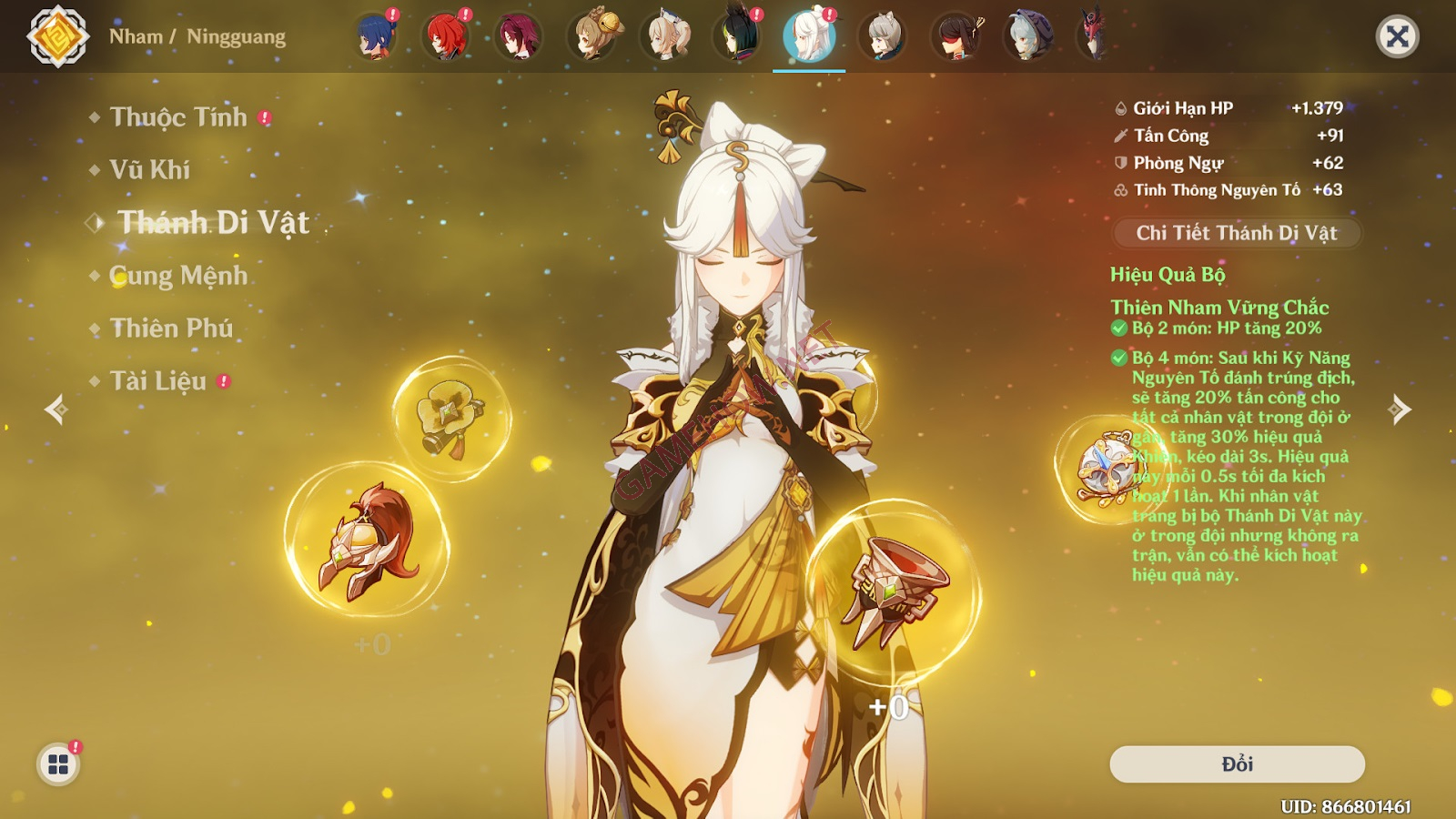This screenshot has height=819, width=1456.
Task: Switch to the previous character with left arrow
Action: coord(56,409)
